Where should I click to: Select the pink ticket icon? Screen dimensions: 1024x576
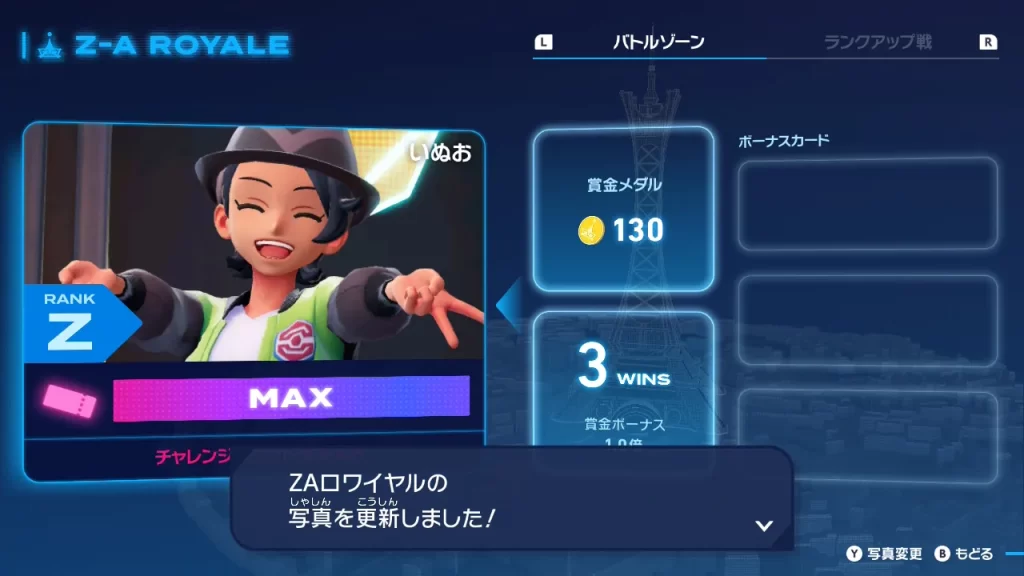click(70, 401)
